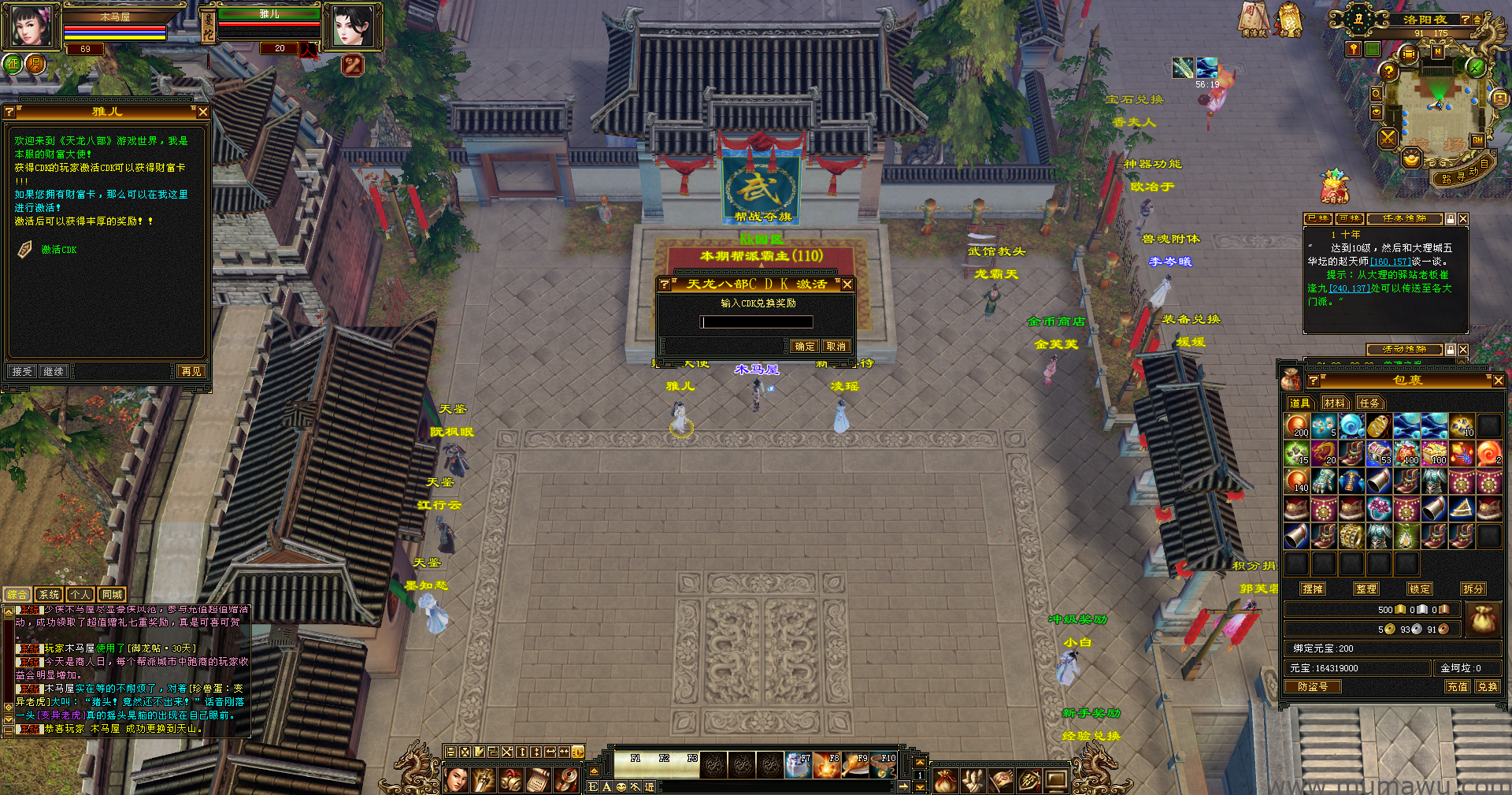Switch to the 系统 chat channel tab
The image size is (1512, 795).
pos(48,594)
